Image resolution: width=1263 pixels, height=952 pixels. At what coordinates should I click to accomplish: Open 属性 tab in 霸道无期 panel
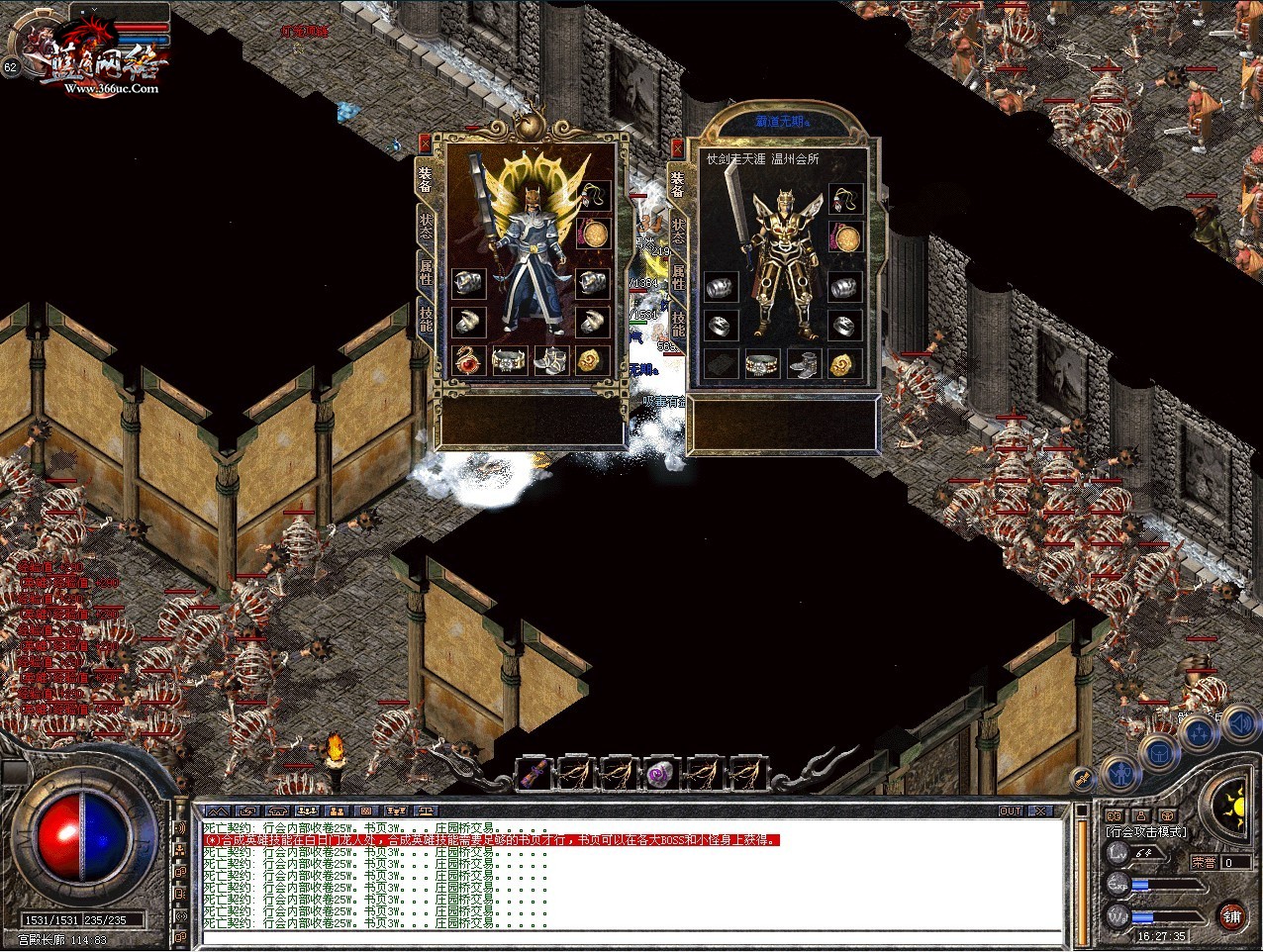coord(678,276)
